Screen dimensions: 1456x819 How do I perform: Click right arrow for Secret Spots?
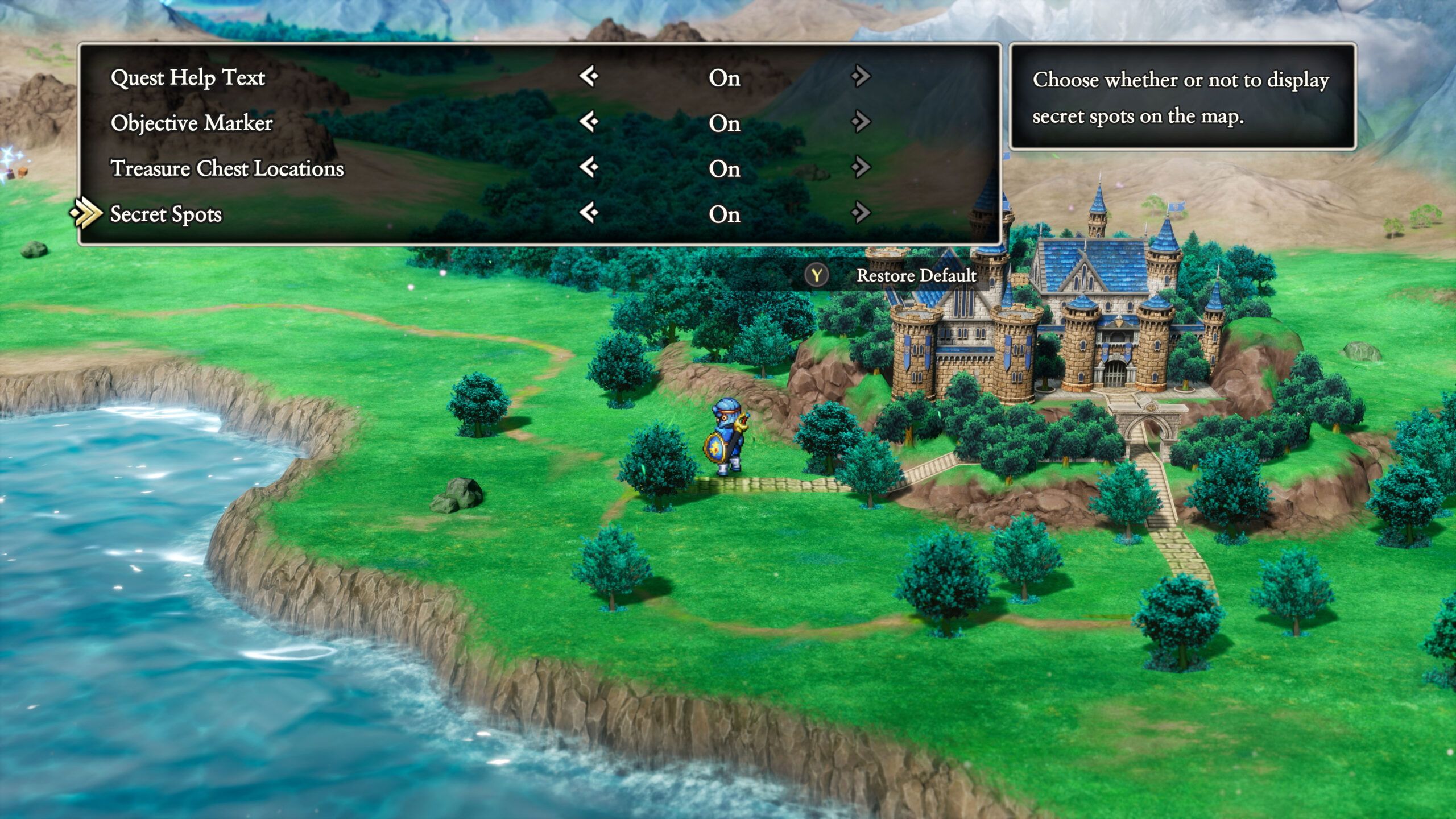click(861, 213)
